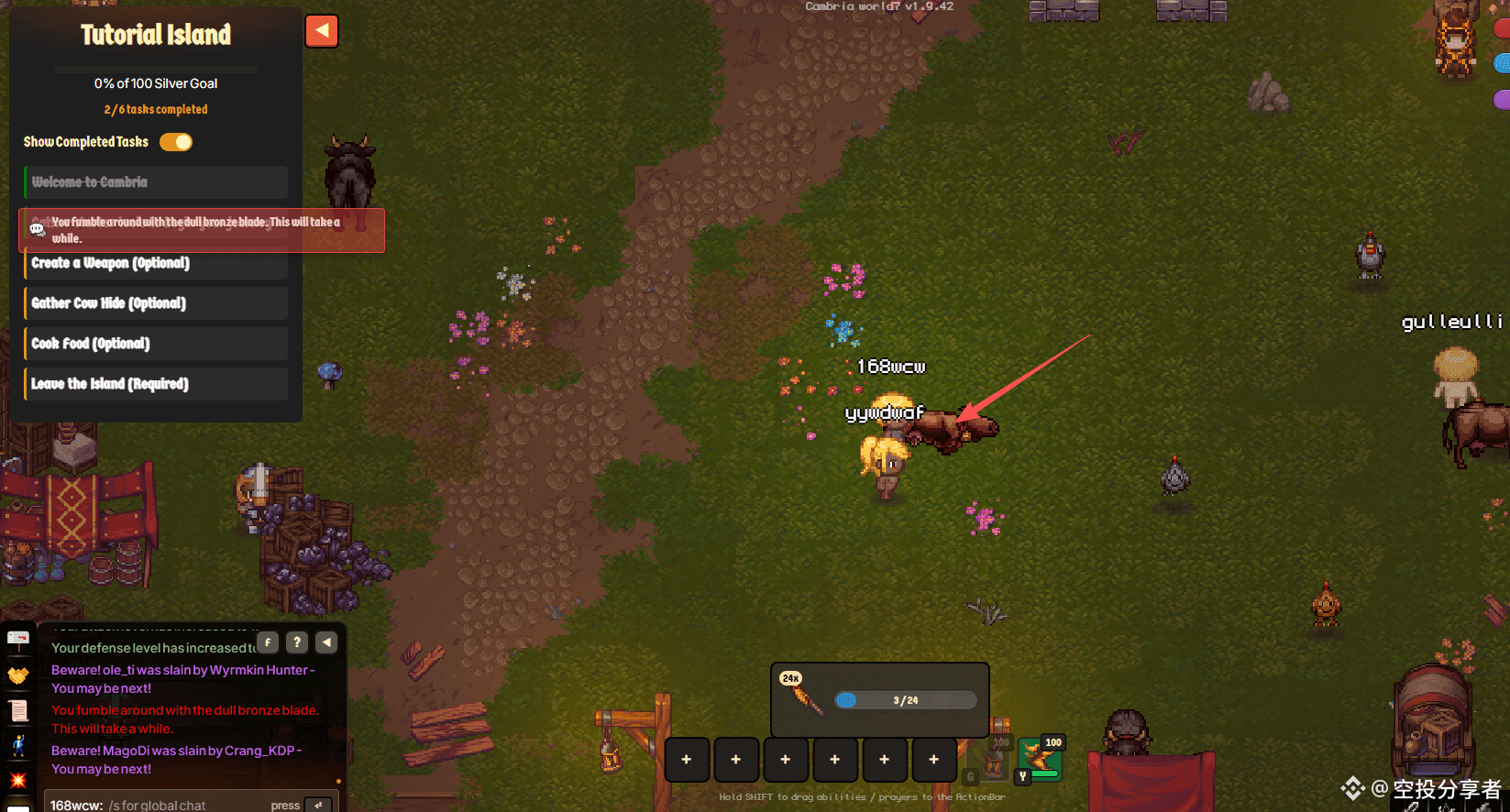
Task: Click the chat box question mark button
Action: coord(297,642)
